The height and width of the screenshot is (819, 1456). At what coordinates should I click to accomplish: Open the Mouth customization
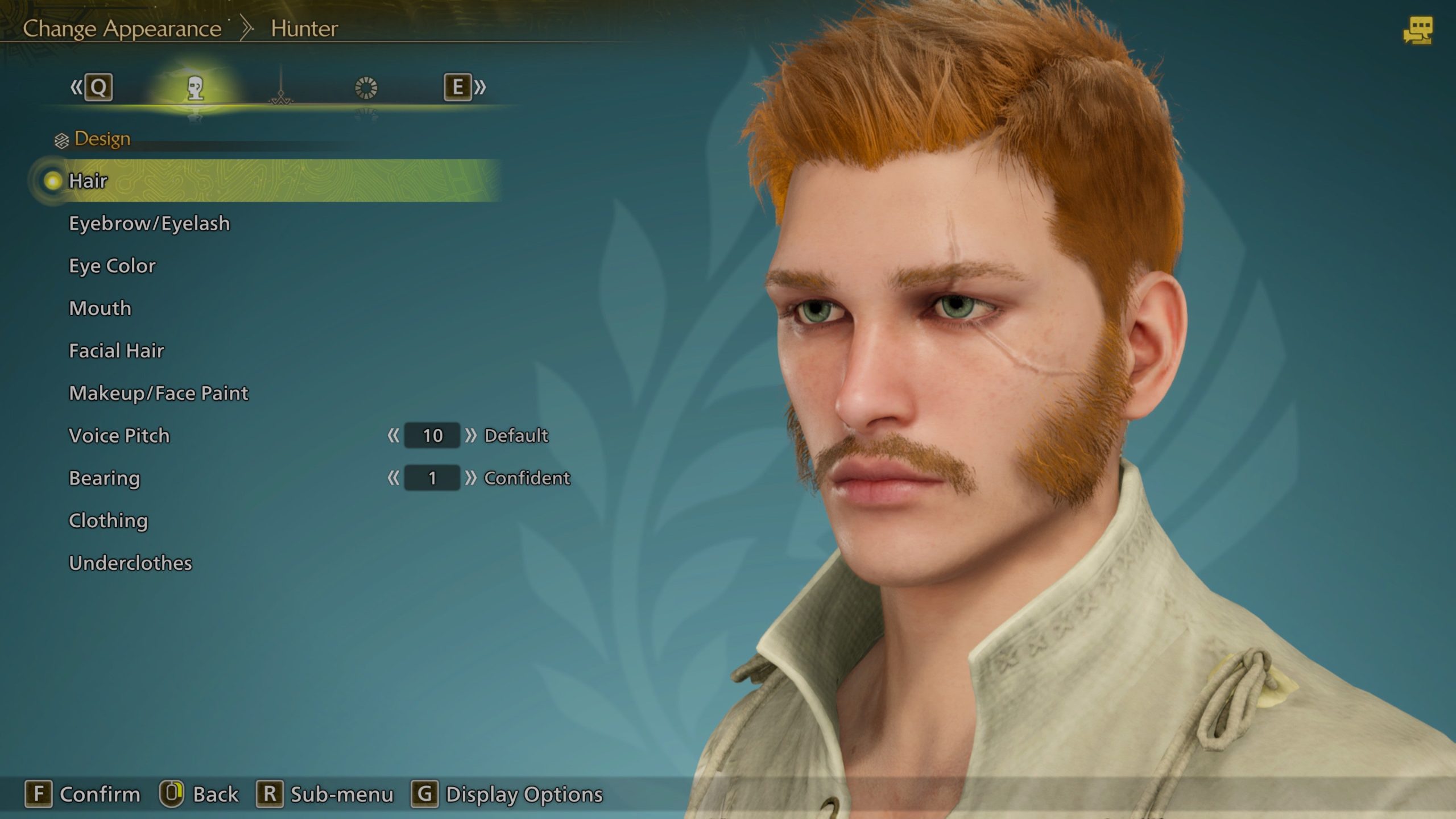(x=100, y=308)
